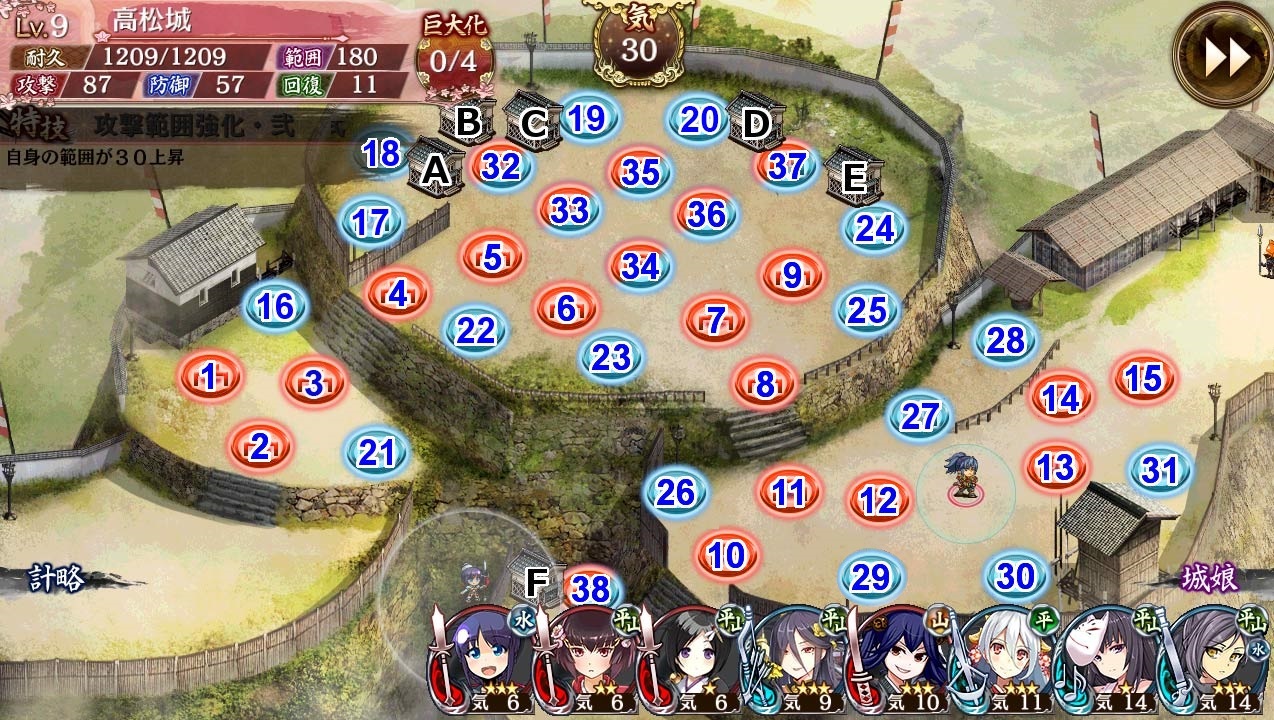Choose red placement tile number 34
1274x720 pixels.
640,266
